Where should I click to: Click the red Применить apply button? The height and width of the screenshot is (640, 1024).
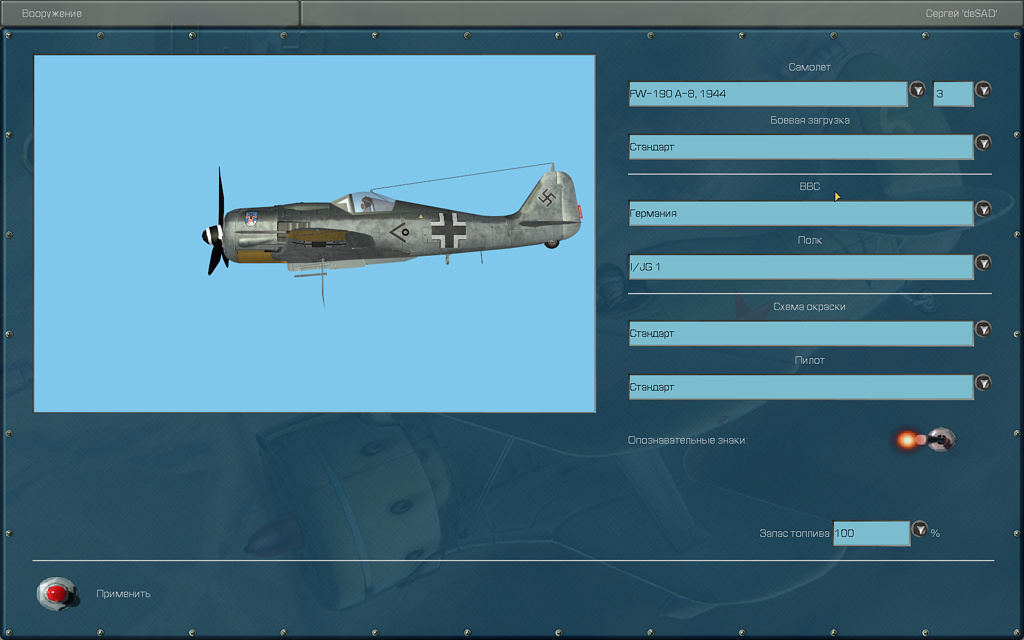pos(57,594)
